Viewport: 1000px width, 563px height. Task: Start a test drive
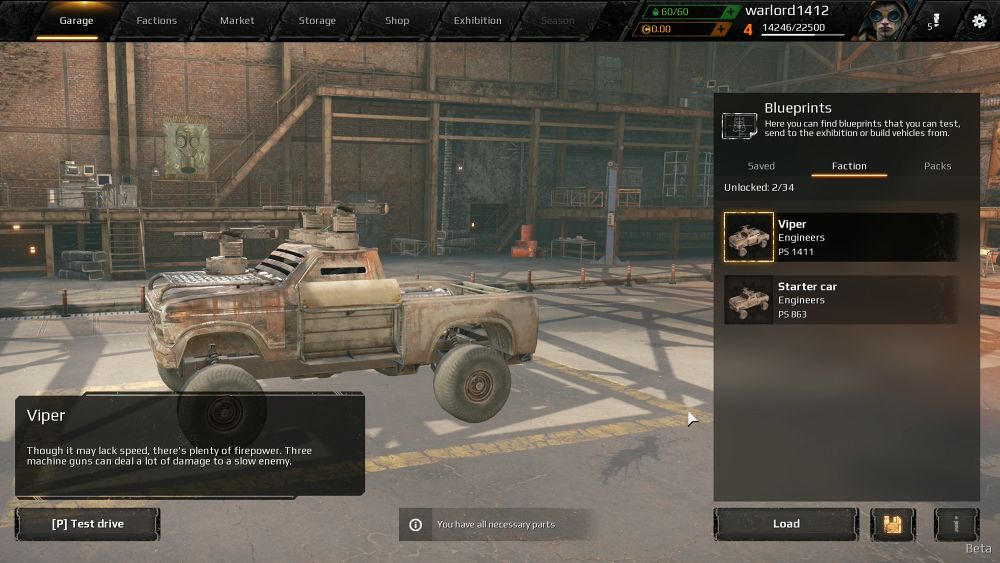[87, 524]
